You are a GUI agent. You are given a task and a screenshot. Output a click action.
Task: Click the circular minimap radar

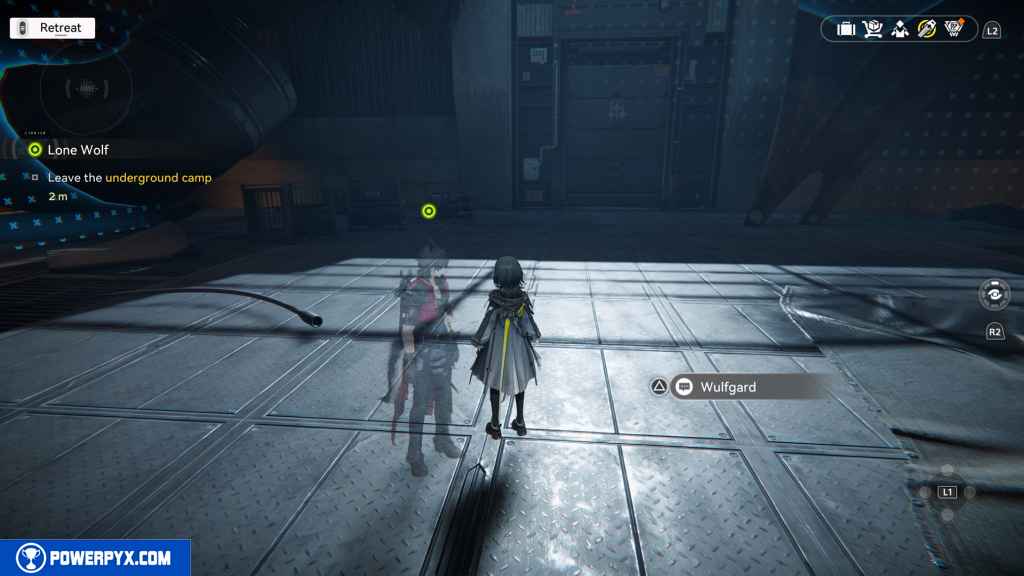pyautogui.click(x=88, y=88)
